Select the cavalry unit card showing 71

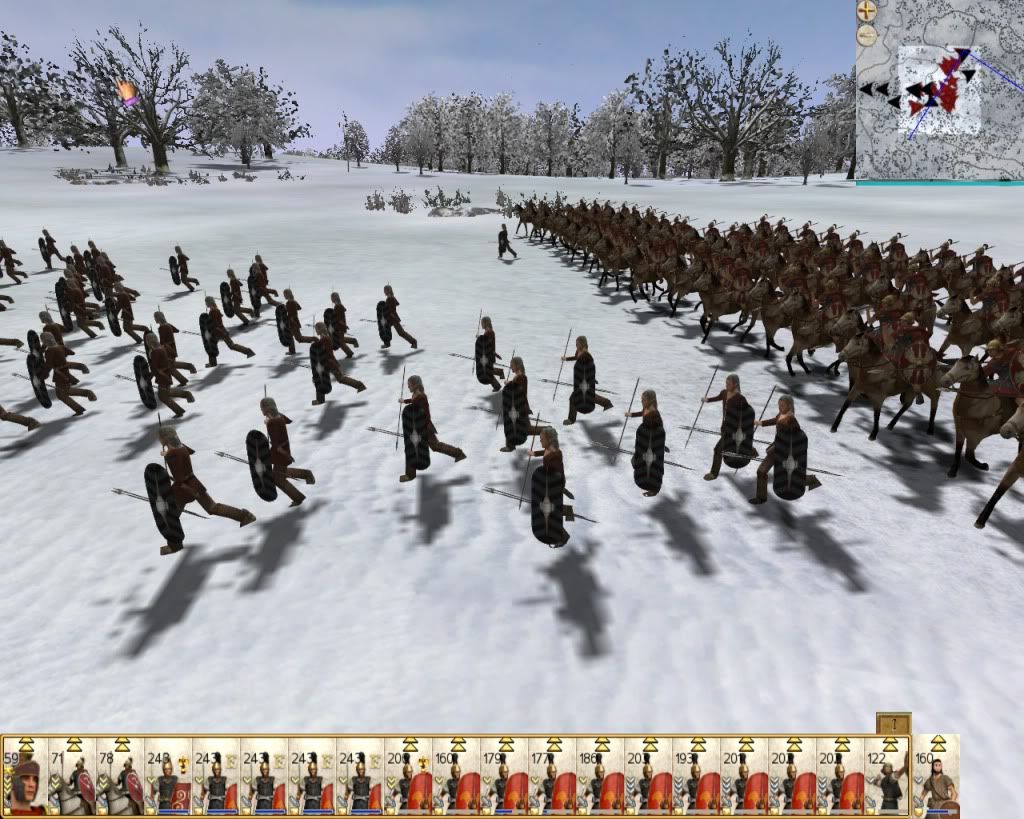(72, 777)
